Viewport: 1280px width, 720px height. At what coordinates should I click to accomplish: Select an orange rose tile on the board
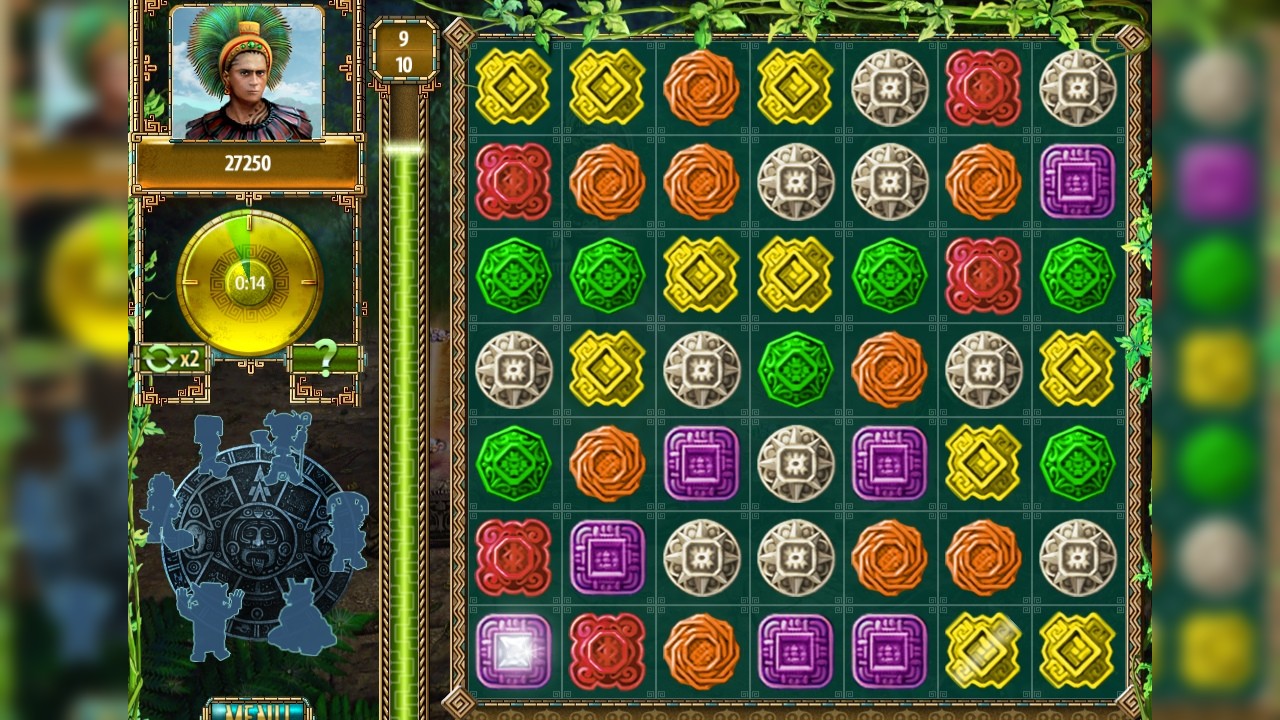(x=701, y=87)
